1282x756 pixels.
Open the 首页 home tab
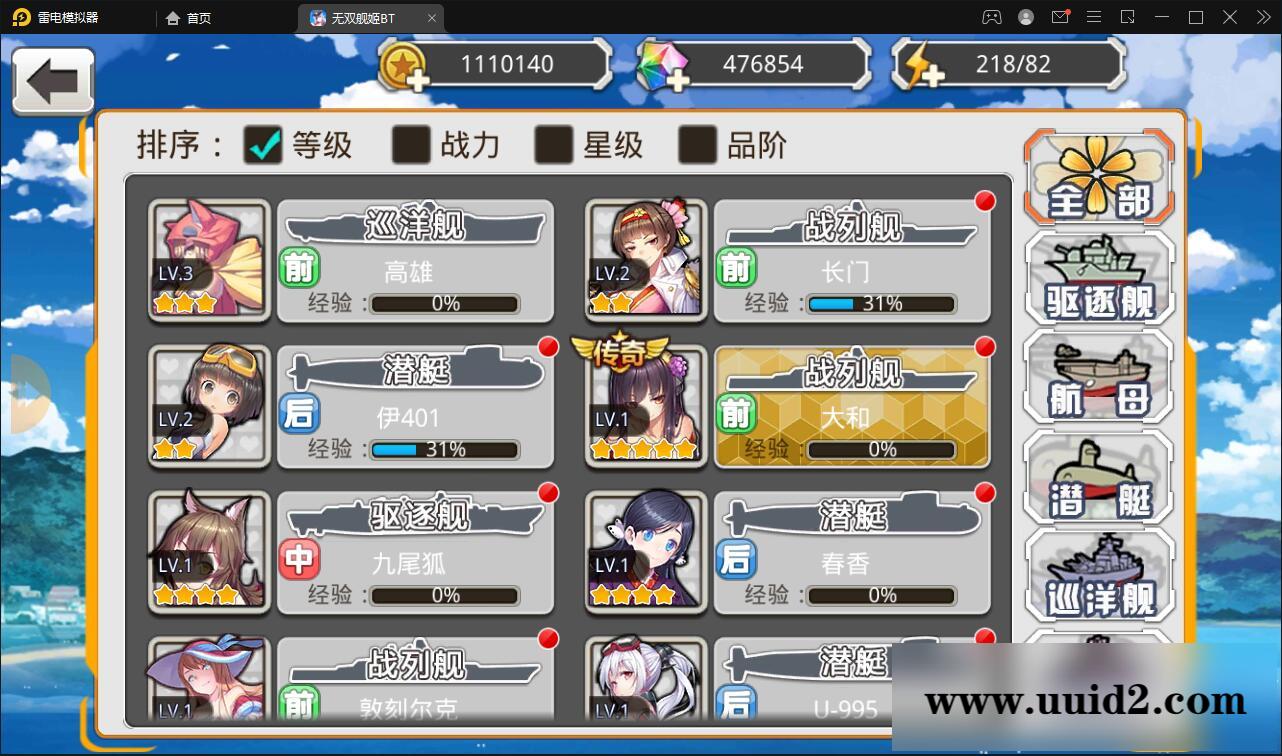point(188,17)
